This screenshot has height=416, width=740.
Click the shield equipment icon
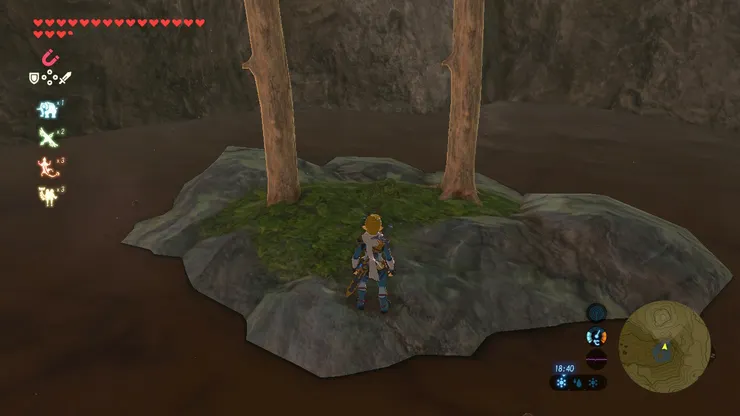33,78
